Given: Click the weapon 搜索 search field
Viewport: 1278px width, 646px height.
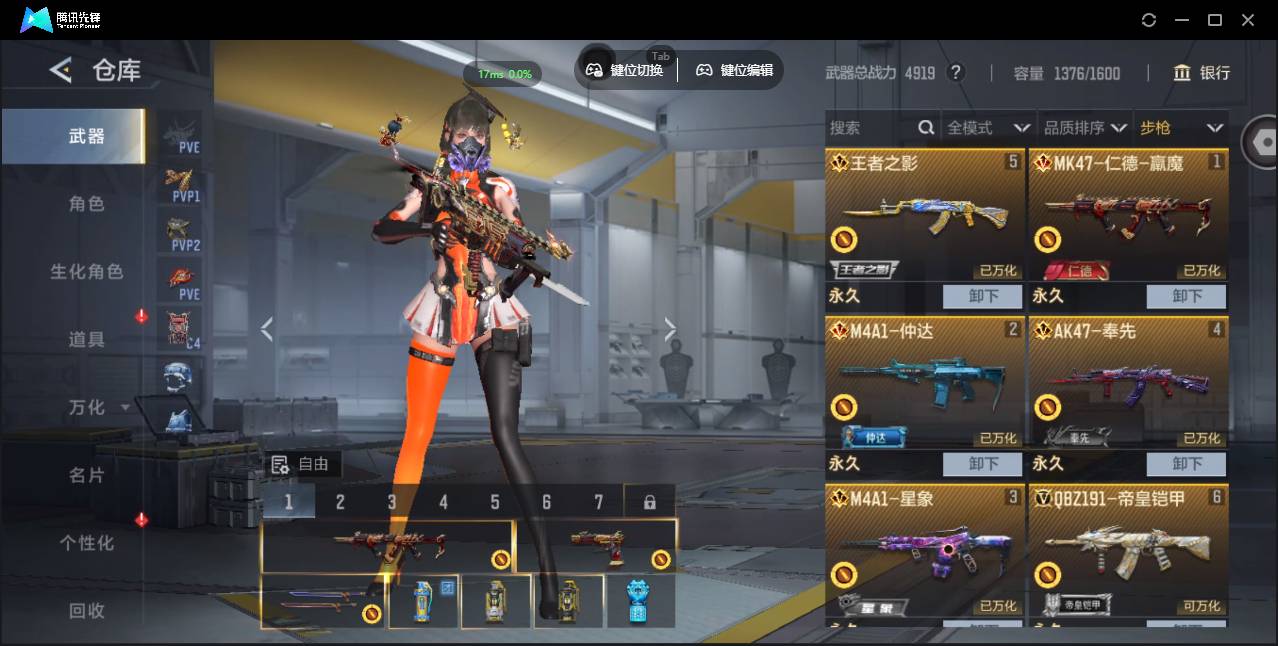Looking at the screenshot, I should coord(872,128).
